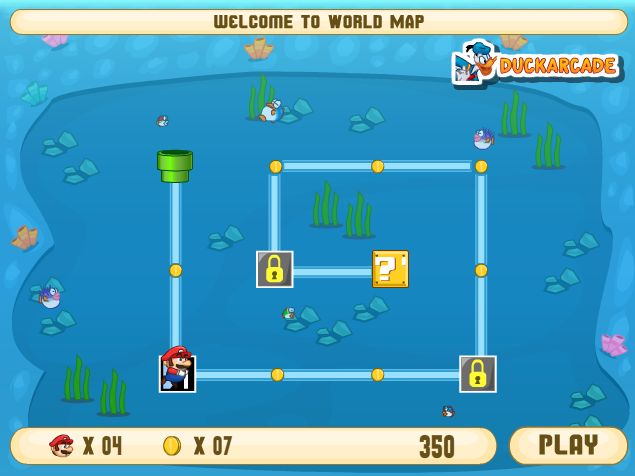635x476 pixels.
Task: Start the level with the PLAY button
Action: click(568, 445)
